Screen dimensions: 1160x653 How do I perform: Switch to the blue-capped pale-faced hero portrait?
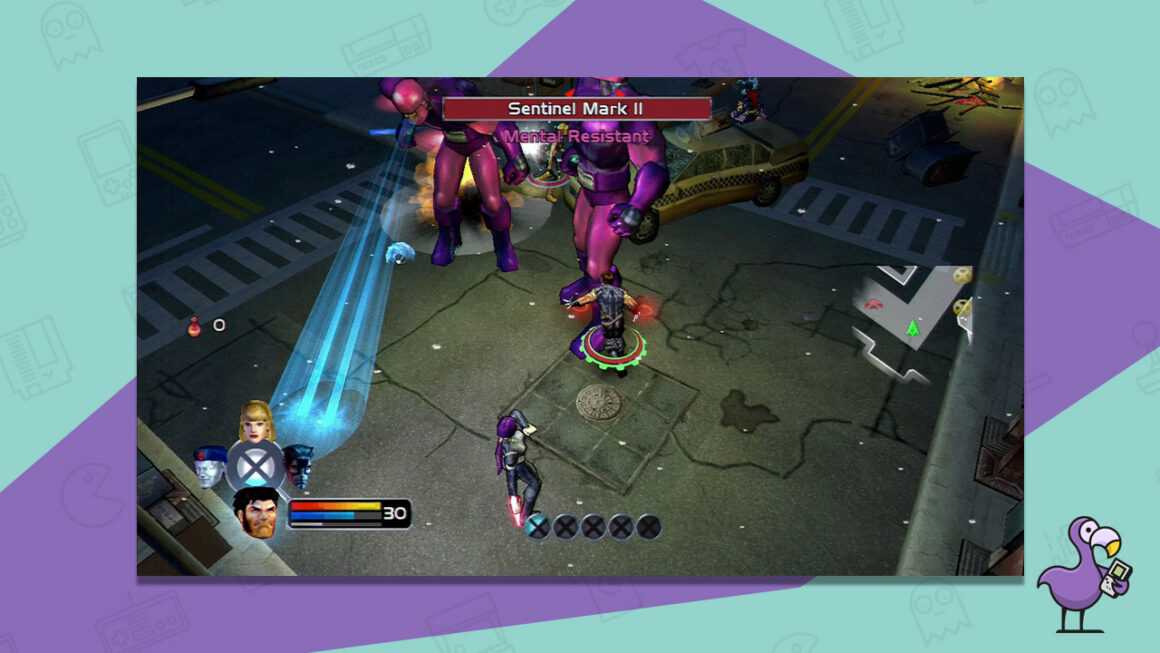click(209, 466)
